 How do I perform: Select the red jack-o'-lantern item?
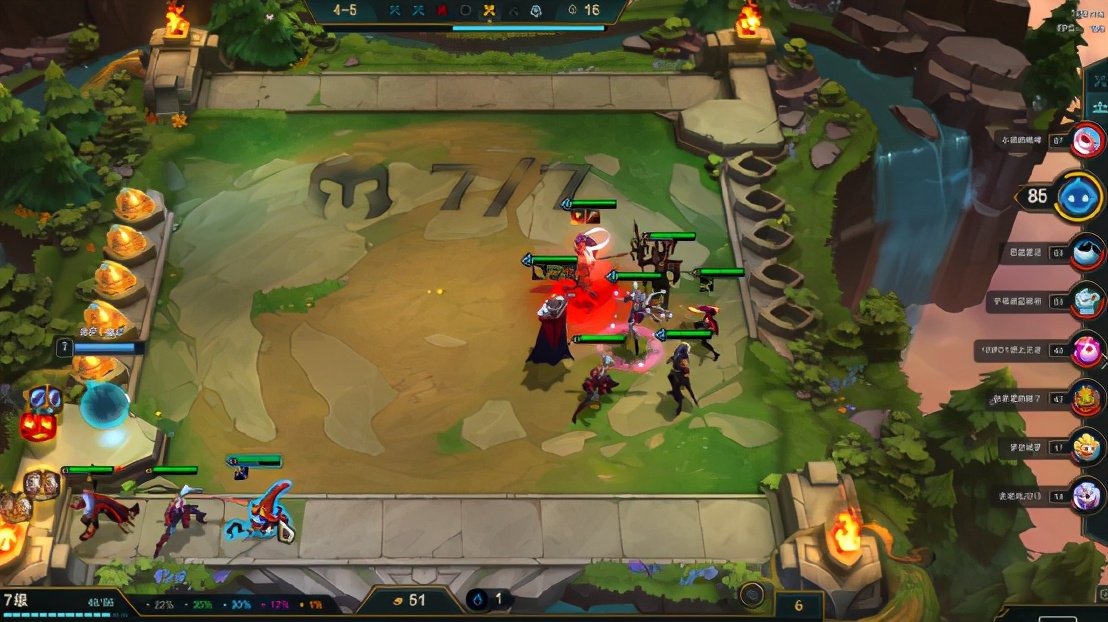pyautogui.click(x=37, y=426)
